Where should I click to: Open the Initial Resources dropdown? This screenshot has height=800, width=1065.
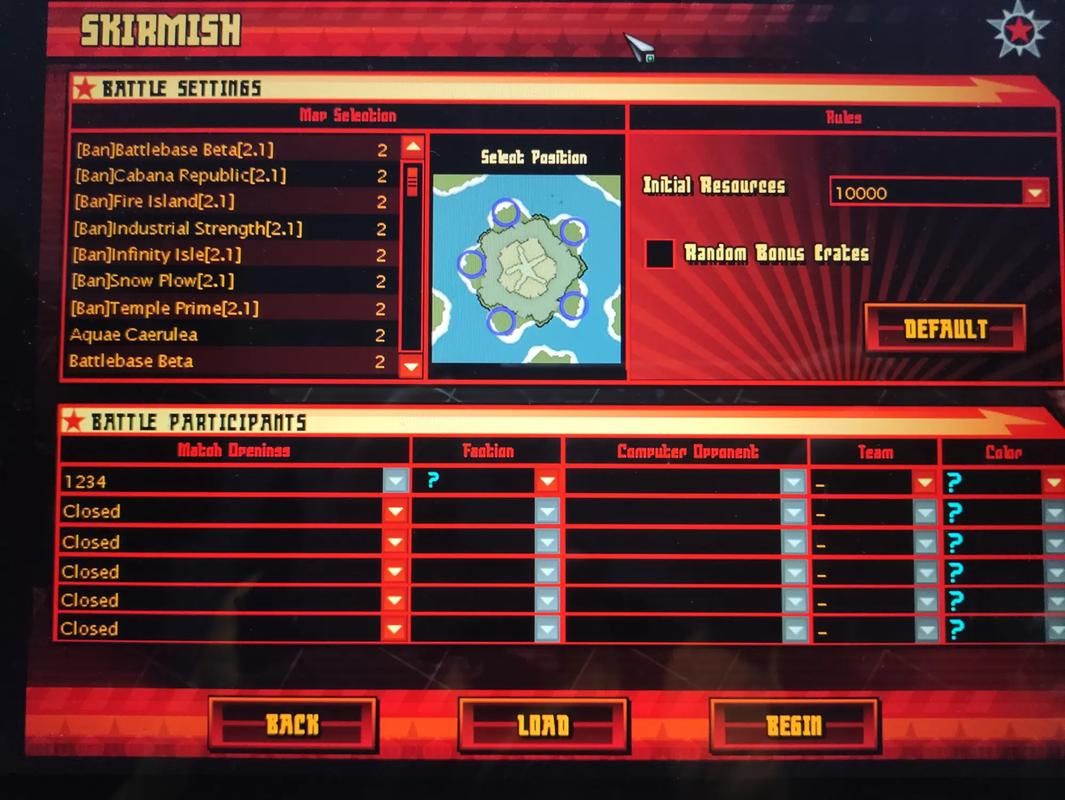(x=1034, y=192)
